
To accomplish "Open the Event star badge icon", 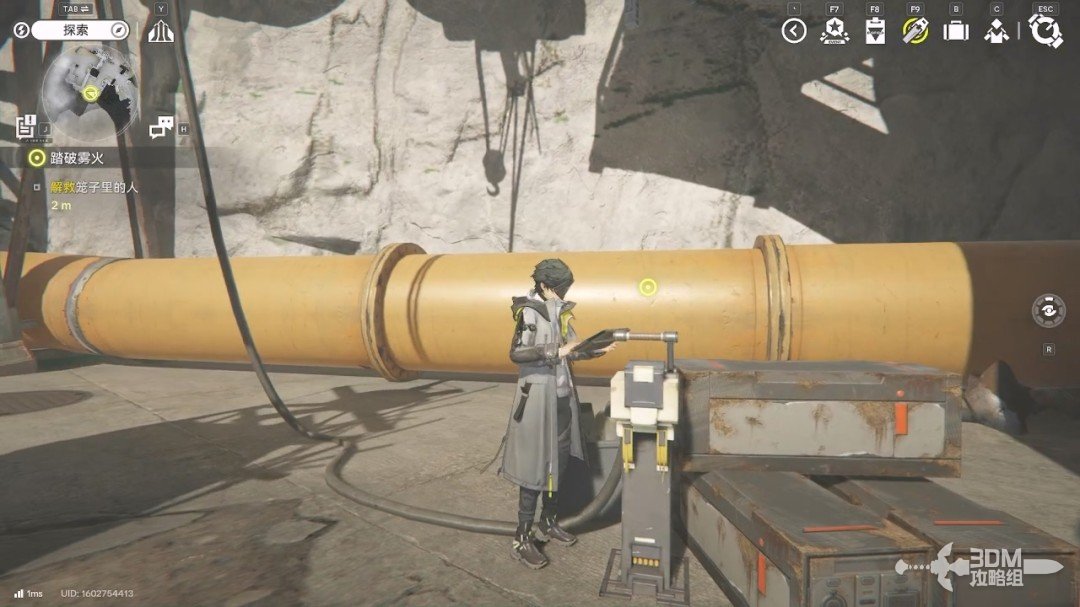I will (834, 31).
